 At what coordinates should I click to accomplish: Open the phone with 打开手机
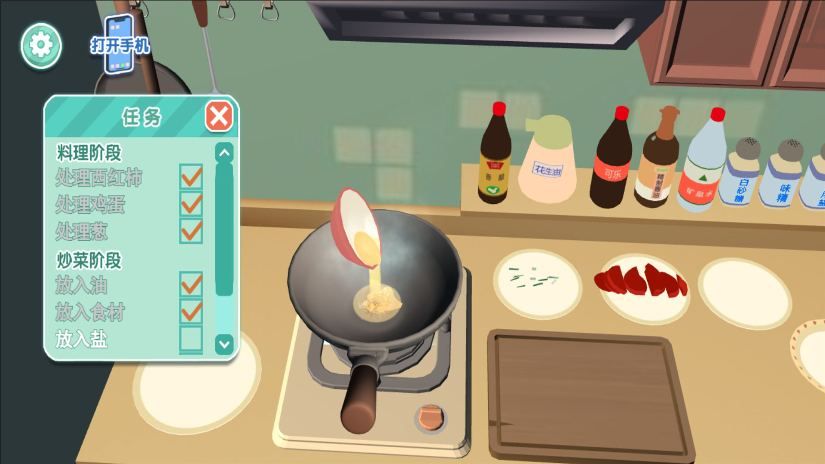click(x=120, y=44)
